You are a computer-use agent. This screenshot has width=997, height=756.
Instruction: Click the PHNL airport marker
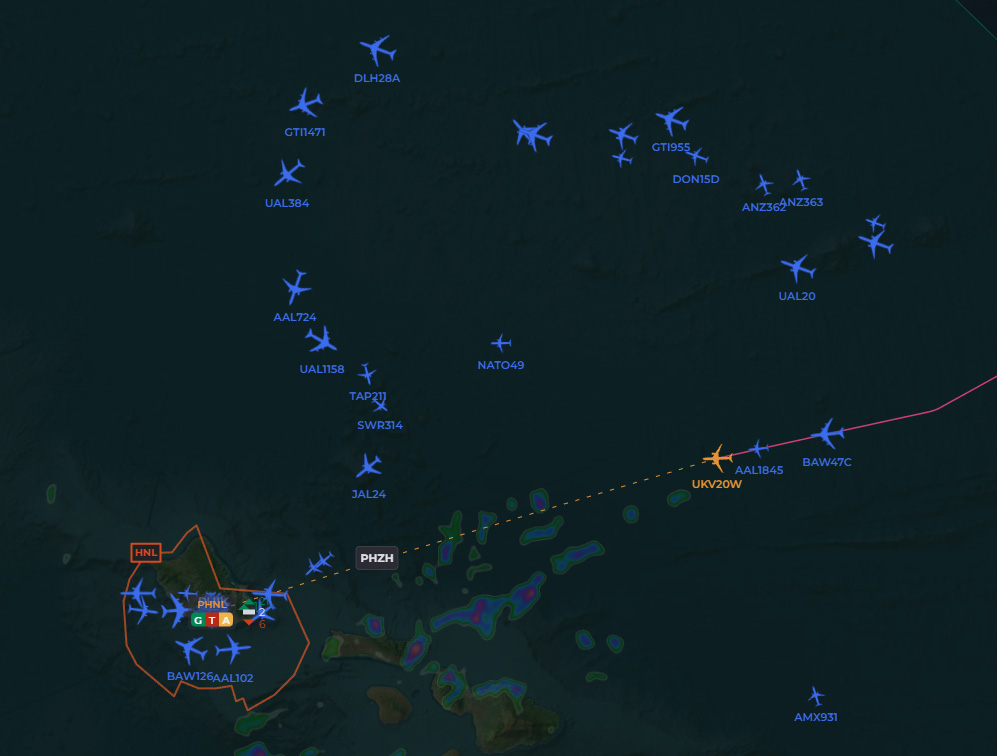[213, 604]
